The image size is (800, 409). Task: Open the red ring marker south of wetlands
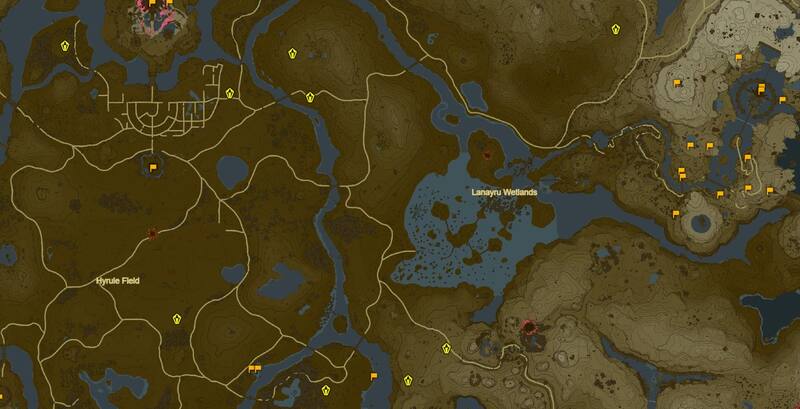click(529, 327)
